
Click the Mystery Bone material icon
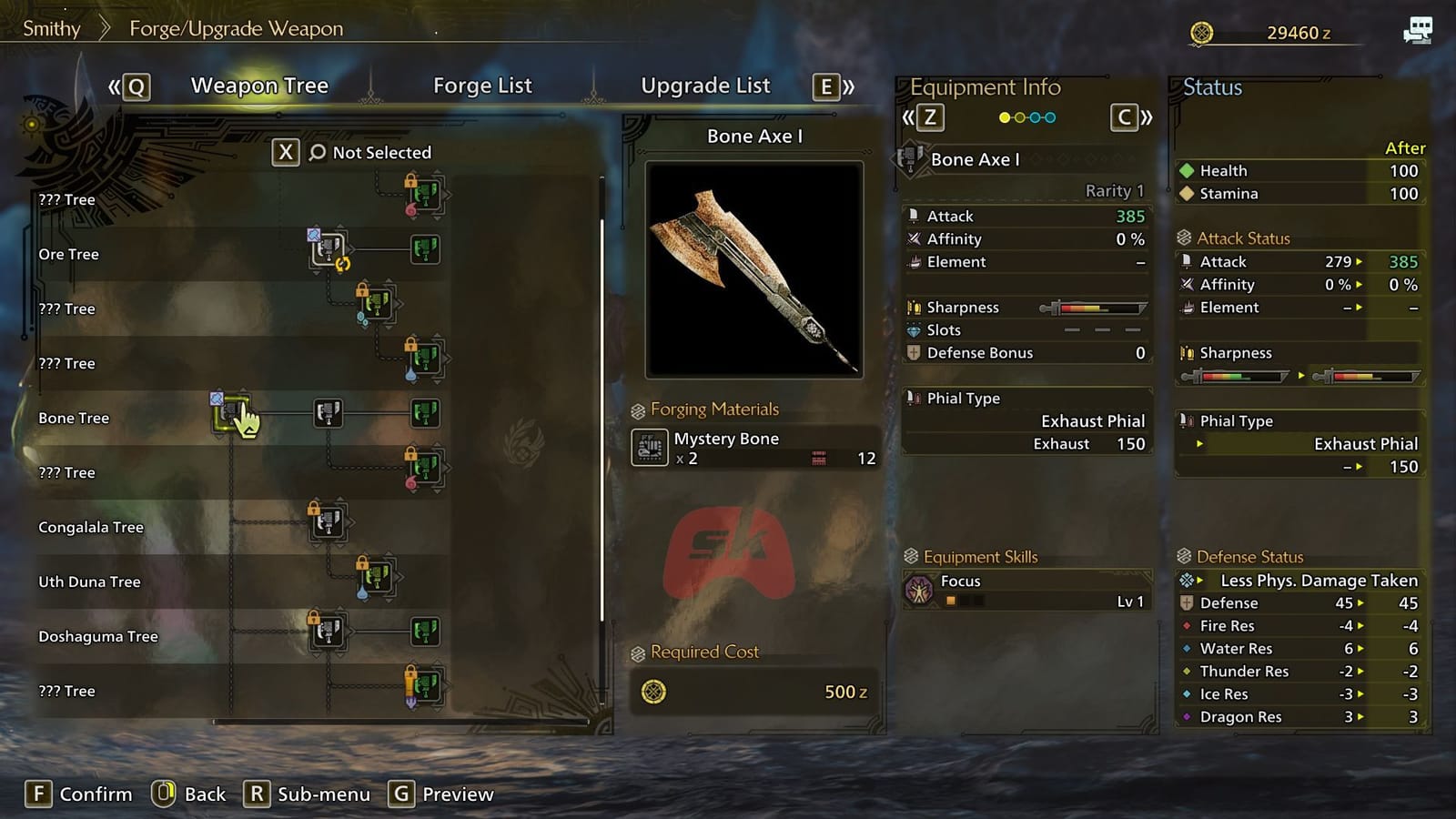point(650,449)
